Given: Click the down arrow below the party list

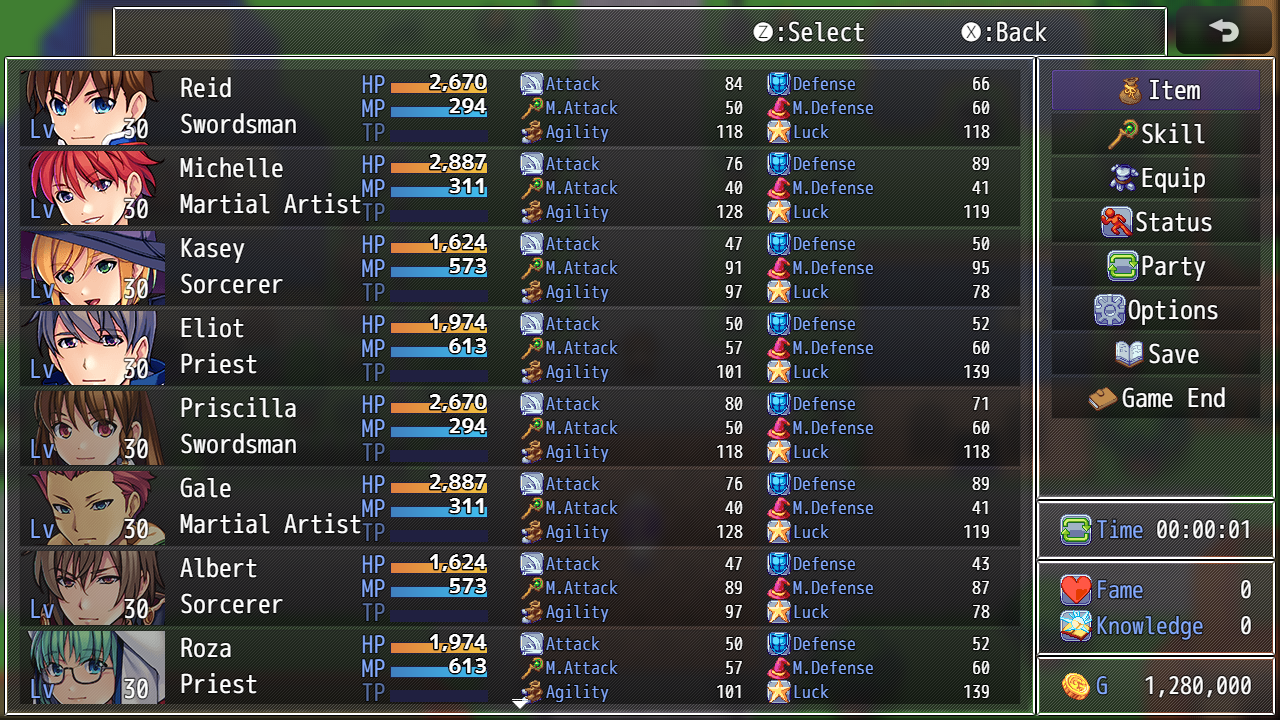Looking at the screenshot, I should click(x=520, y=704).
